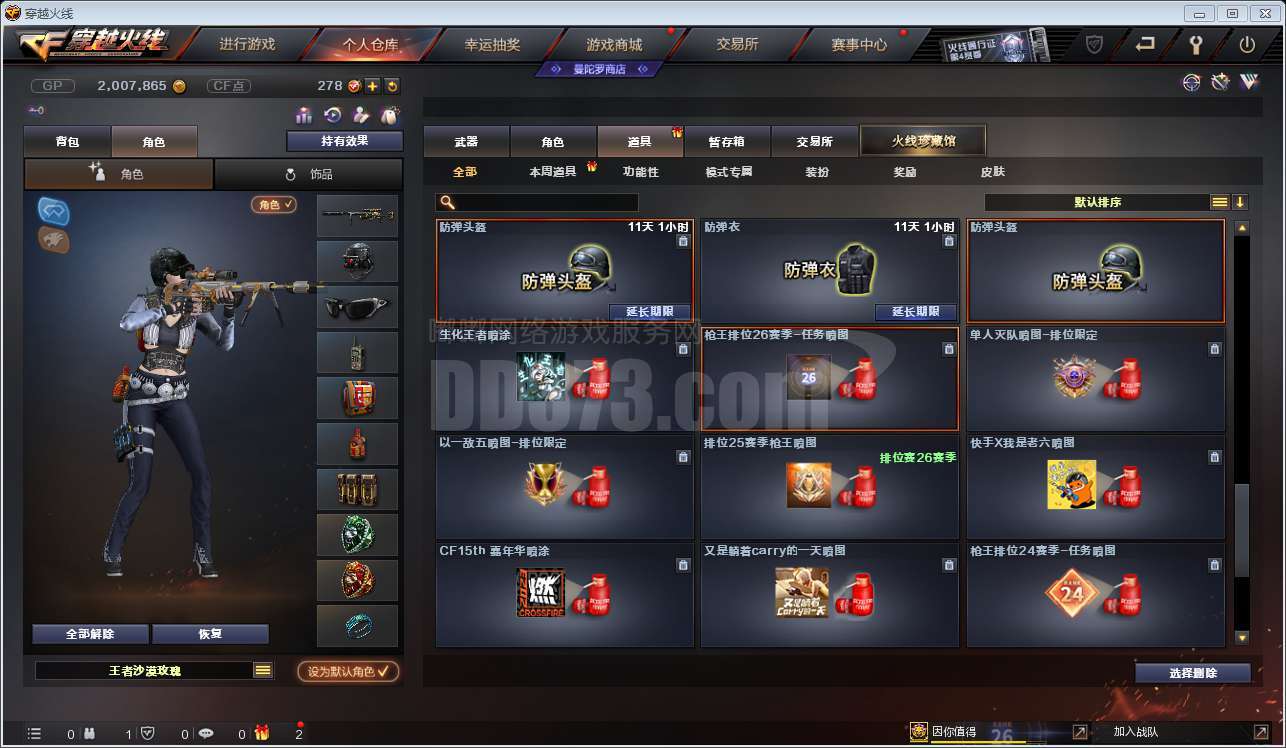Select the statistics bar-chart icon above the character panel

click(303, 117)
